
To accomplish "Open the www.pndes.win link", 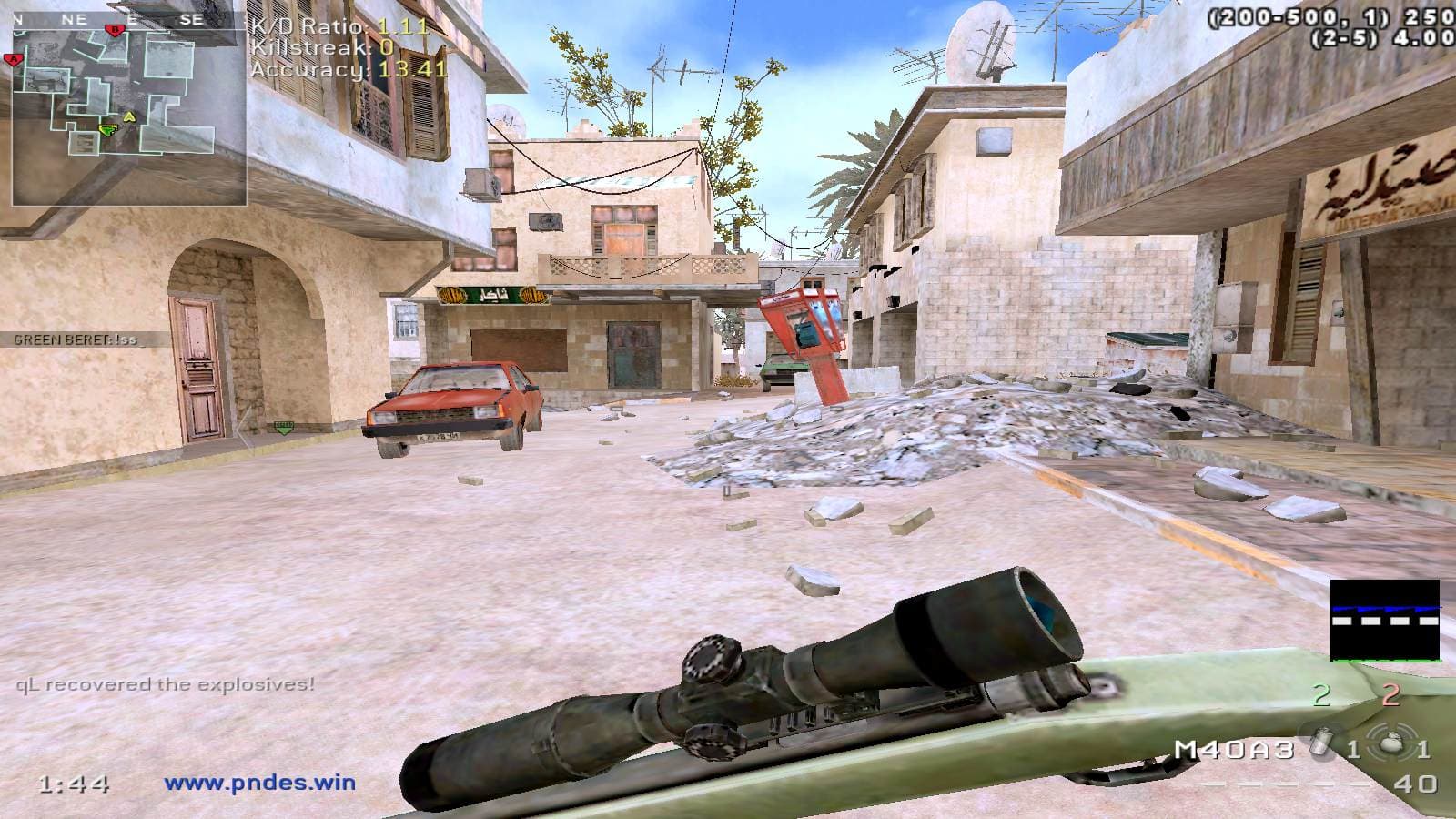I will (x=259, y=782).
